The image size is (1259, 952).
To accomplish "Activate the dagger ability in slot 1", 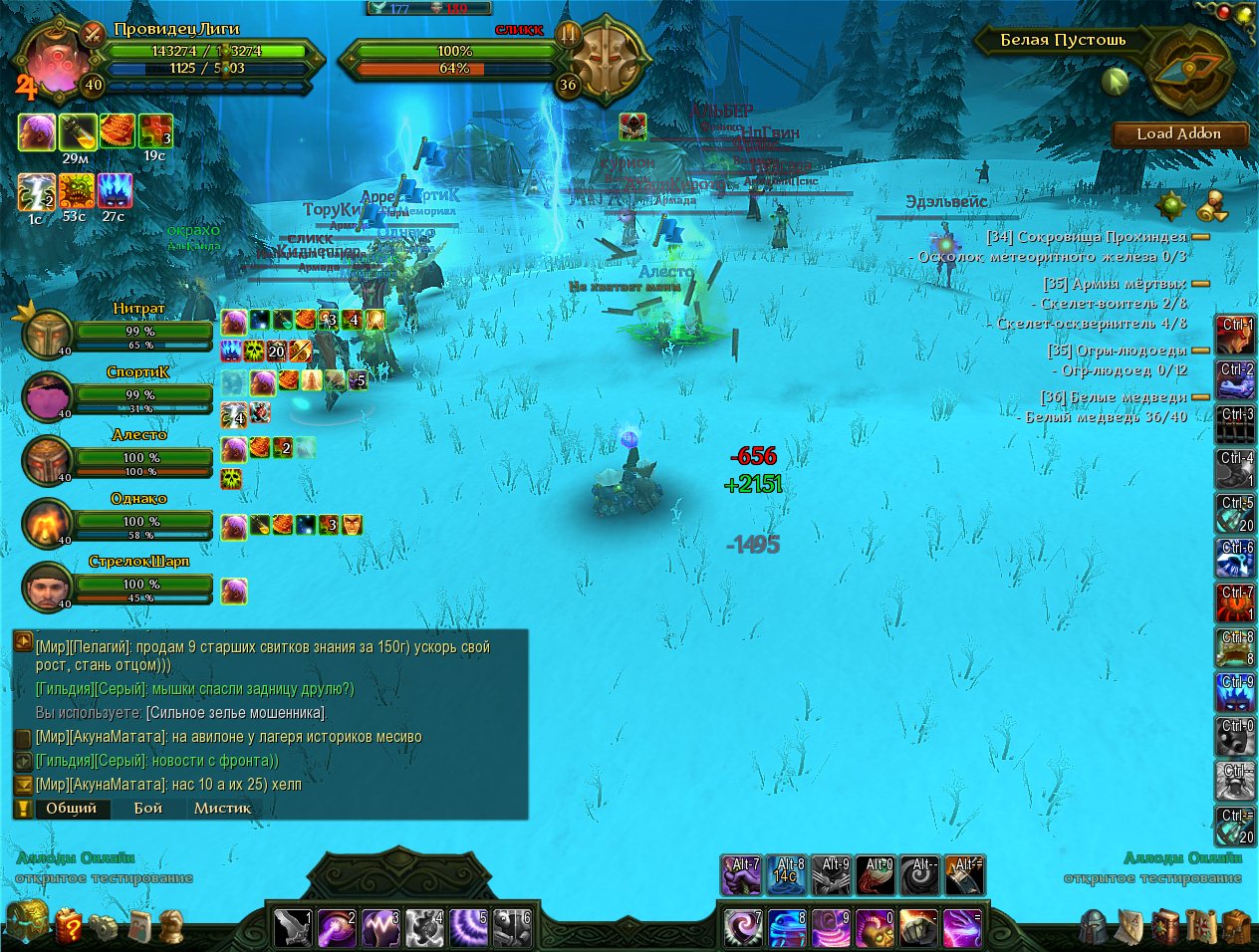I will pos(294,927).
